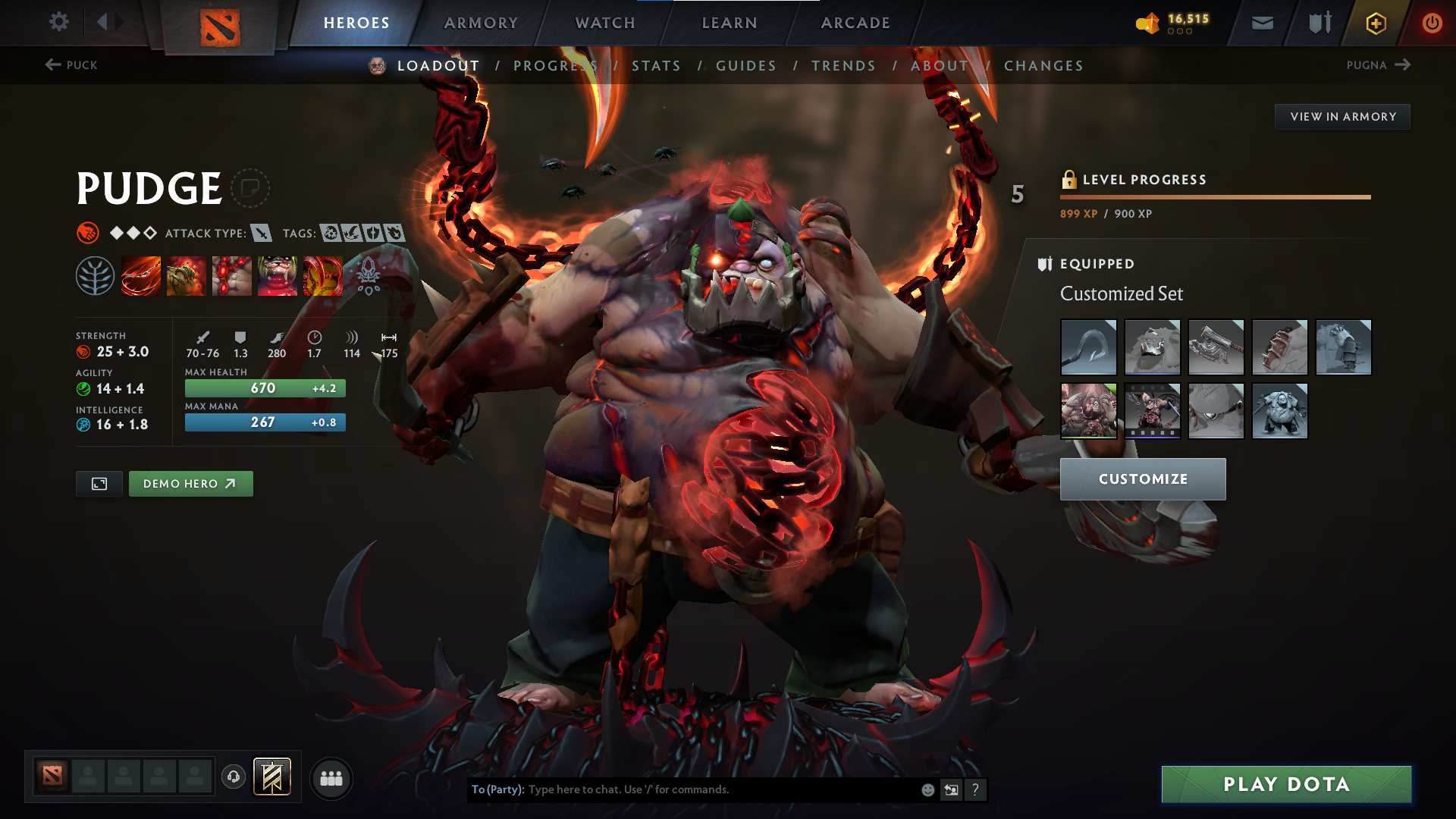The height and width of the screenshot is (819, 1456).
Task: Click the orange level progress bar
Action: click(x=1213, y=196)
